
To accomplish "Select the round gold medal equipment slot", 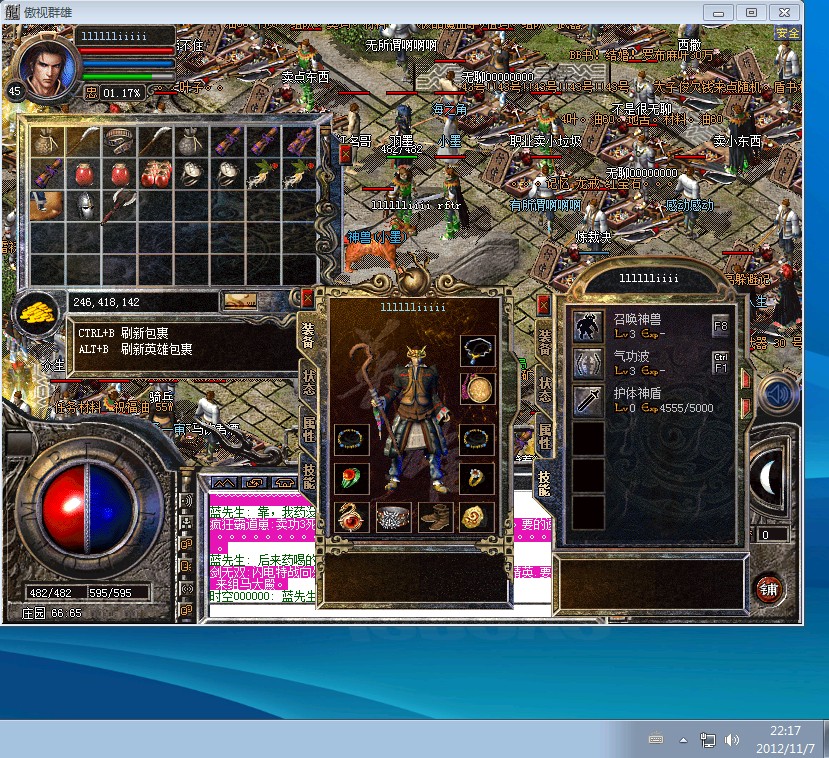I will pyautogui.click(x=476, y=388).
